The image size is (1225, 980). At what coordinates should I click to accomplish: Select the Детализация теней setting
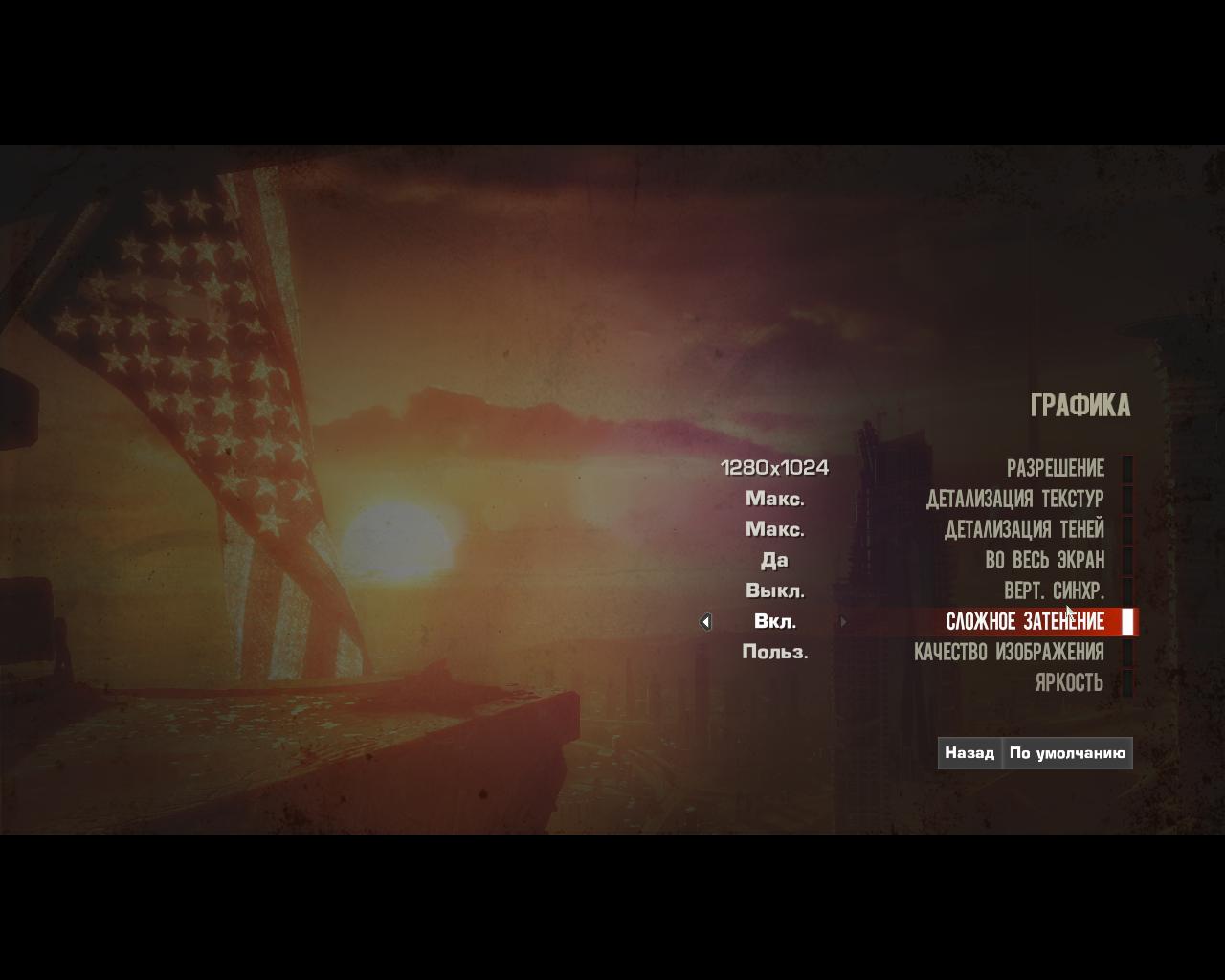[1024, 529]
